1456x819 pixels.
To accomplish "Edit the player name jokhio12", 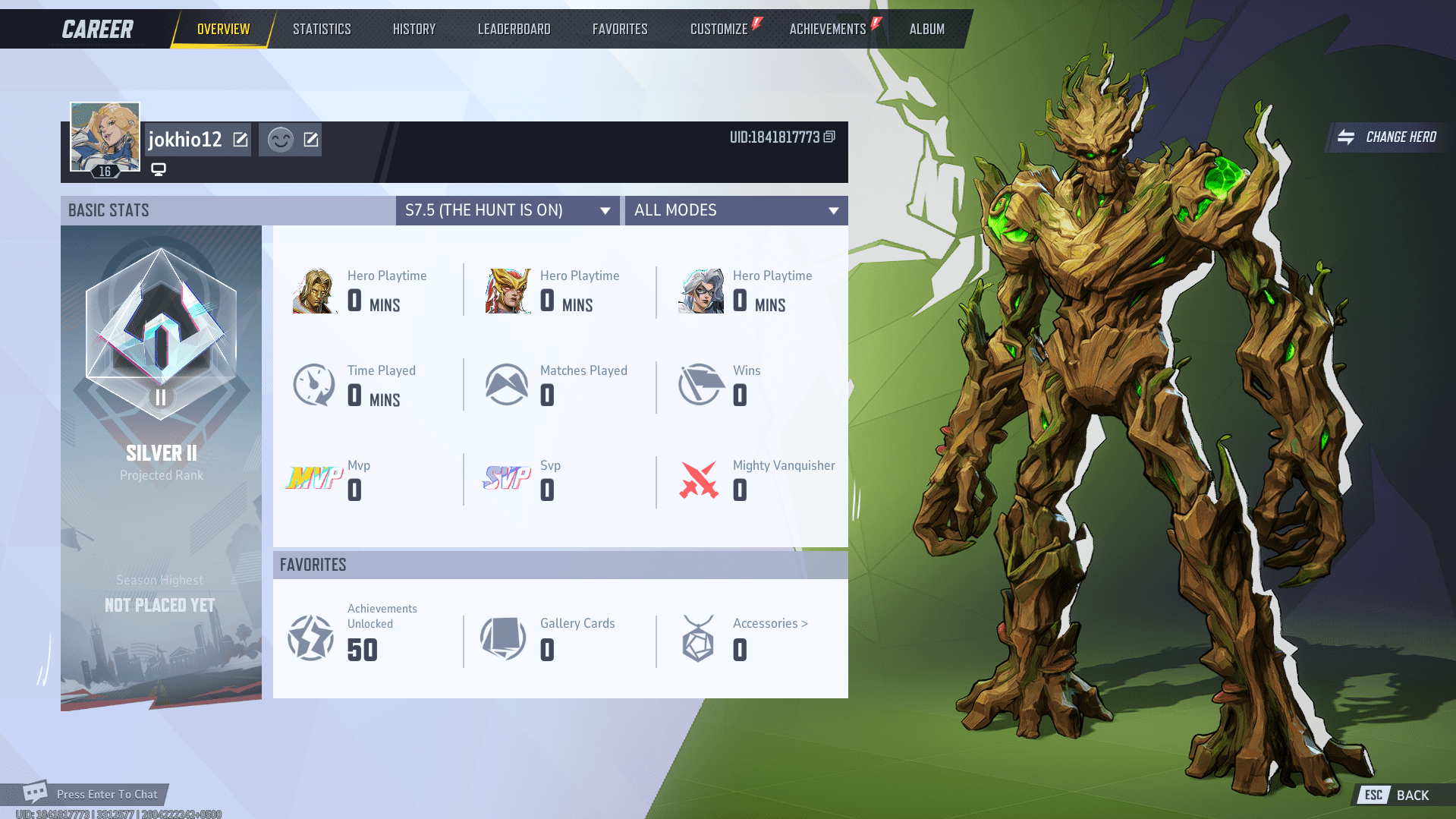I will (241, 139).
